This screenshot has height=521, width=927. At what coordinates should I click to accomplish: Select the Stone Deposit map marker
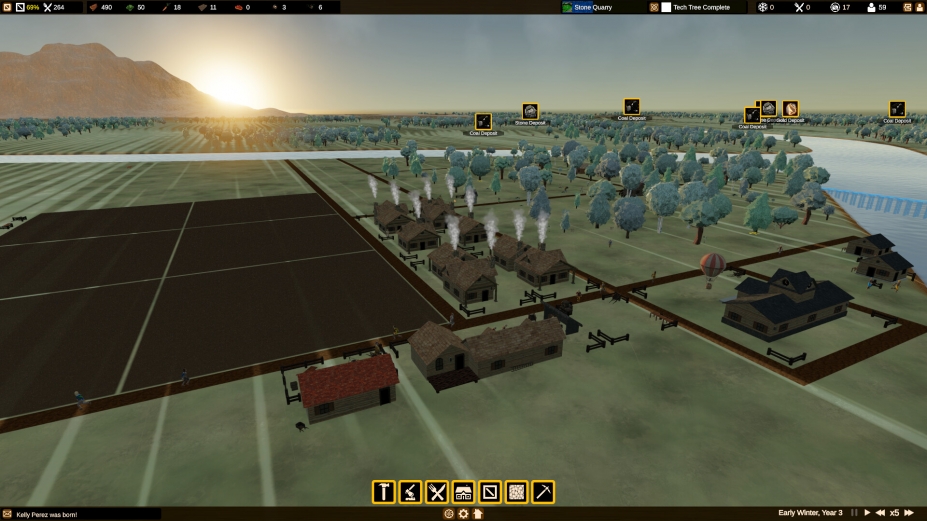click(x=530, y=111)
